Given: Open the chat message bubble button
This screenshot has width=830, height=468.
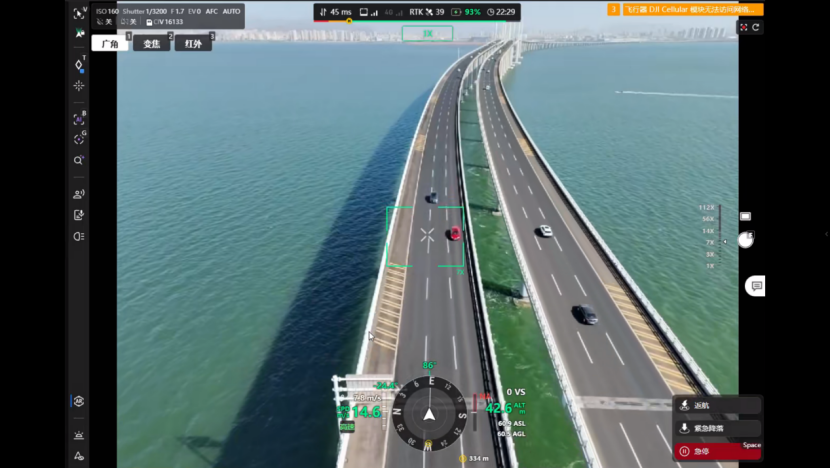Looking at the screenshot, I should 757,286.
